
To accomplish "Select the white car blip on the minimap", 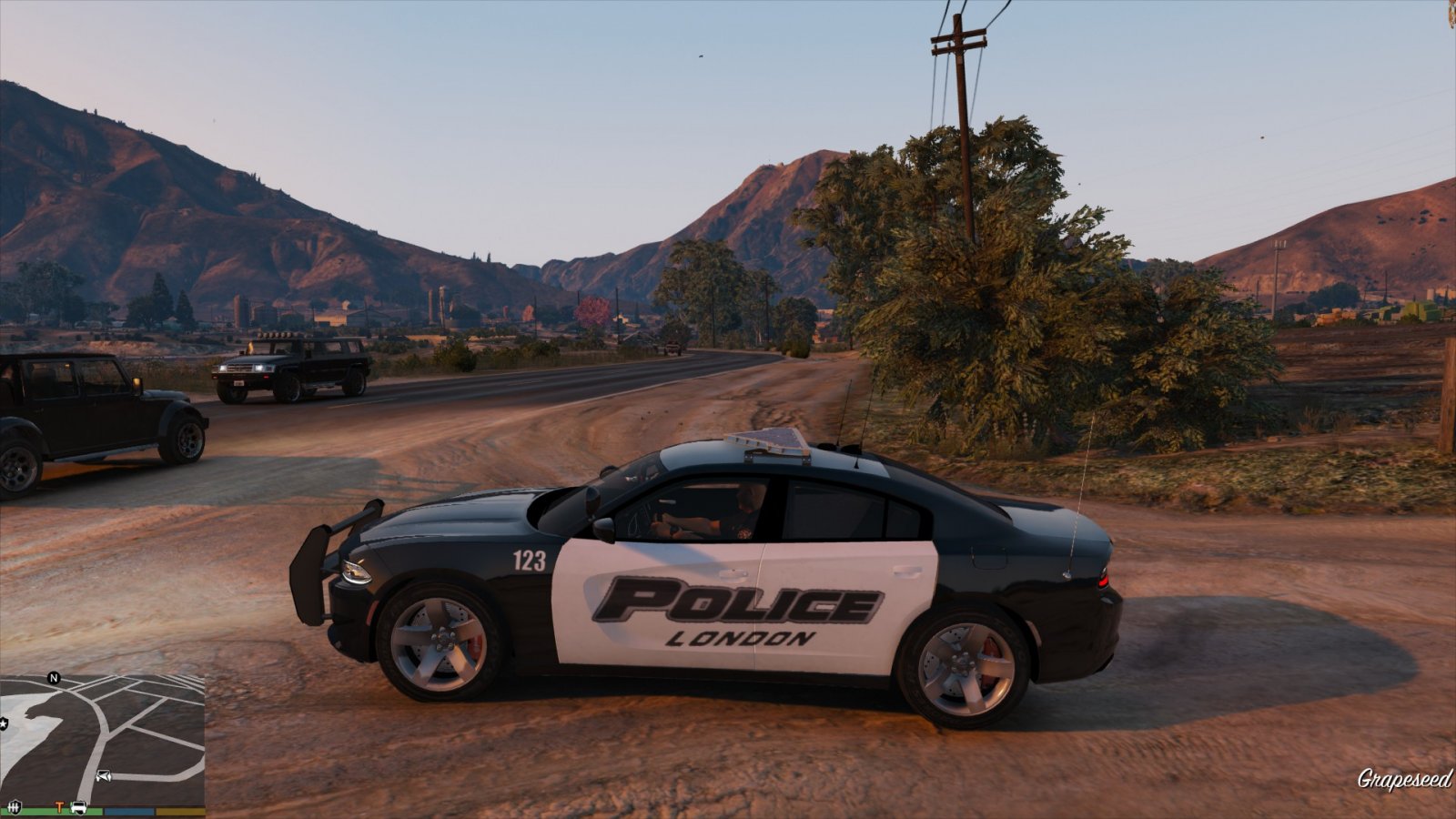I will point(79,806).
